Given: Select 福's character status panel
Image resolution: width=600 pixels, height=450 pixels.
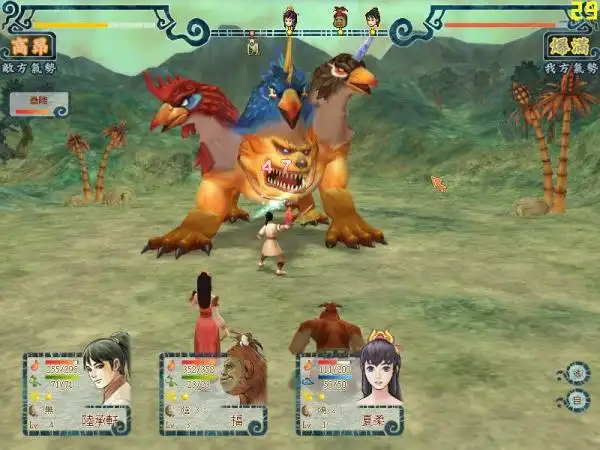Looking at the screenshot, I should [x=213, y=393].
